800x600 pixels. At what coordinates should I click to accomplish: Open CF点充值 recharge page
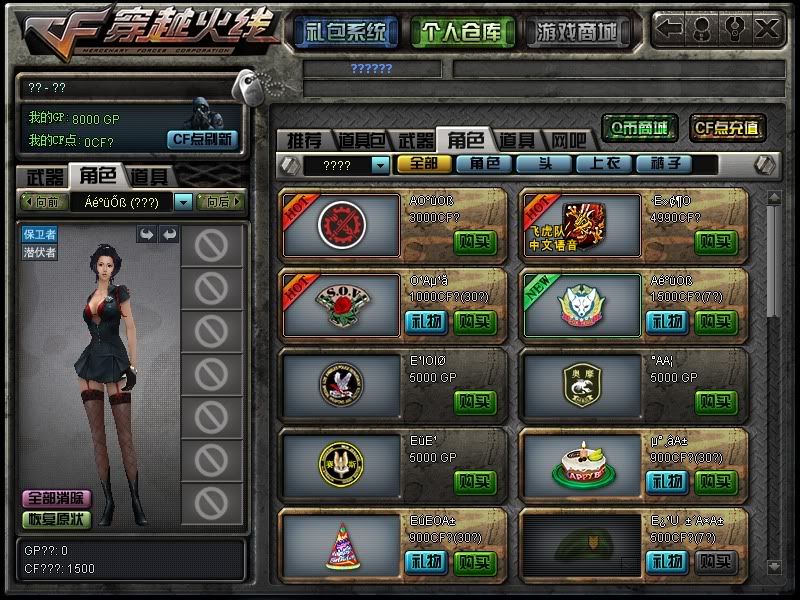(x=727, y=127)
